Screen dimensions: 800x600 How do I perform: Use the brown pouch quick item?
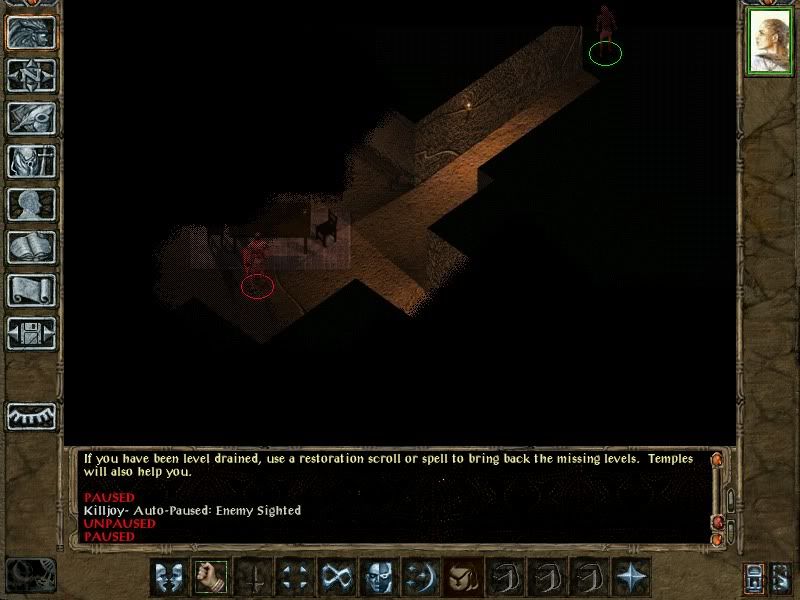click(x=462, y=577)
